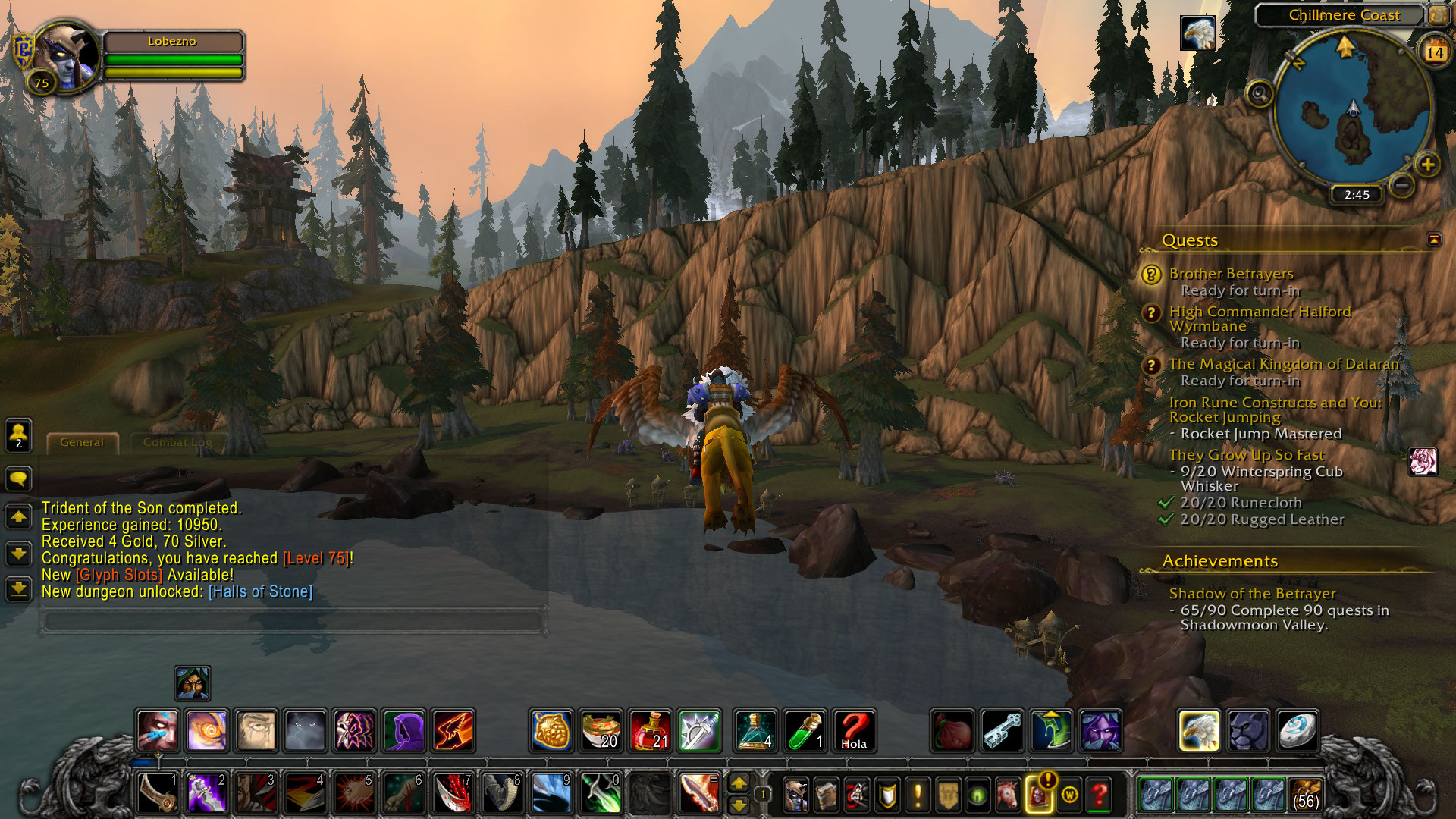Toggle the minimap tracking magnifier button
The height and width of the screenshot is (819, 1456).
(x=1260, y=94)
